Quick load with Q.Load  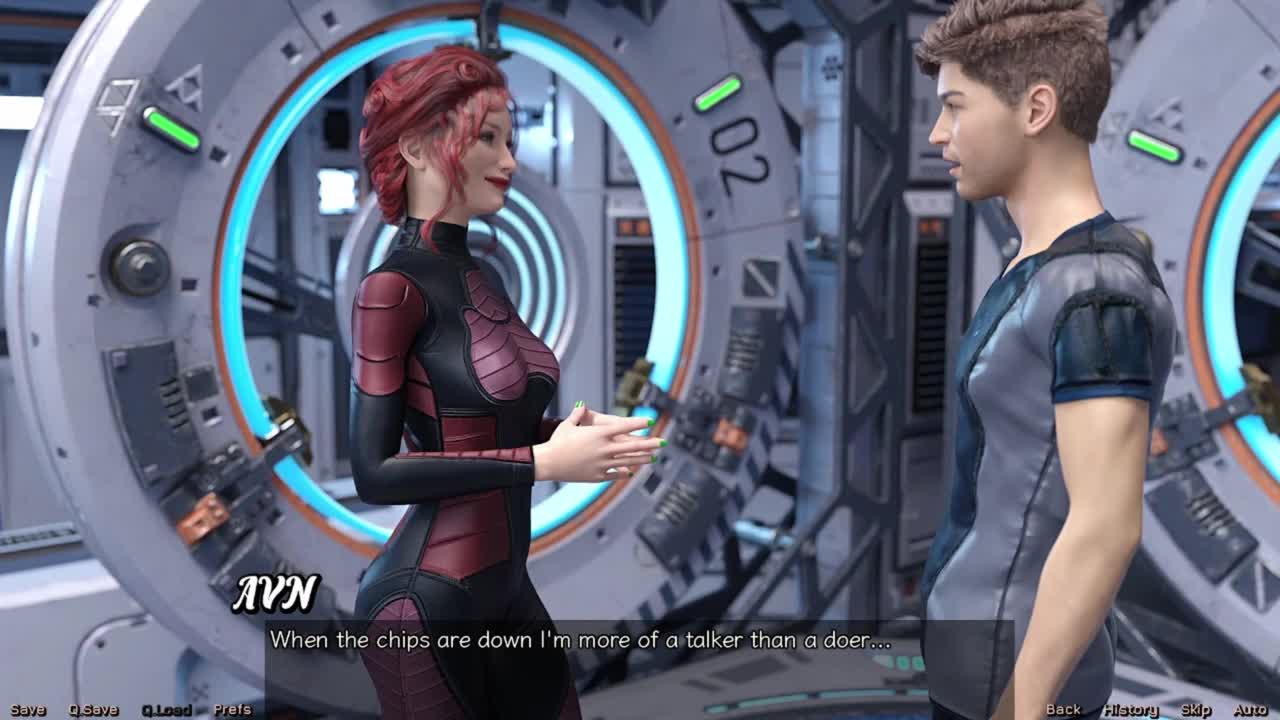click(x=166, y=710)
